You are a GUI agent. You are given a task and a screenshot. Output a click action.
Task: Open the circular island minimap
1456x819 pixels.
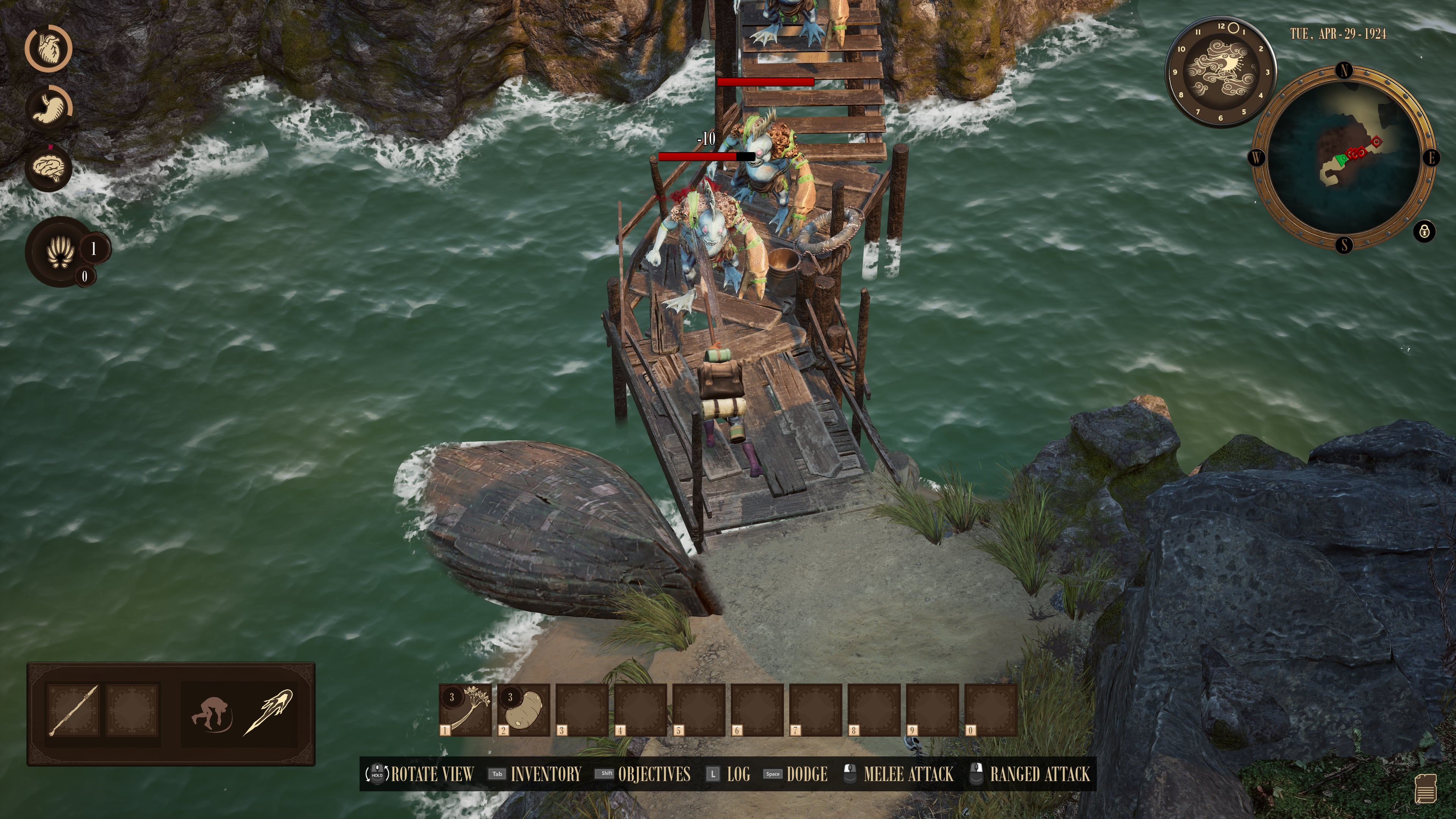pos(1343,158)
